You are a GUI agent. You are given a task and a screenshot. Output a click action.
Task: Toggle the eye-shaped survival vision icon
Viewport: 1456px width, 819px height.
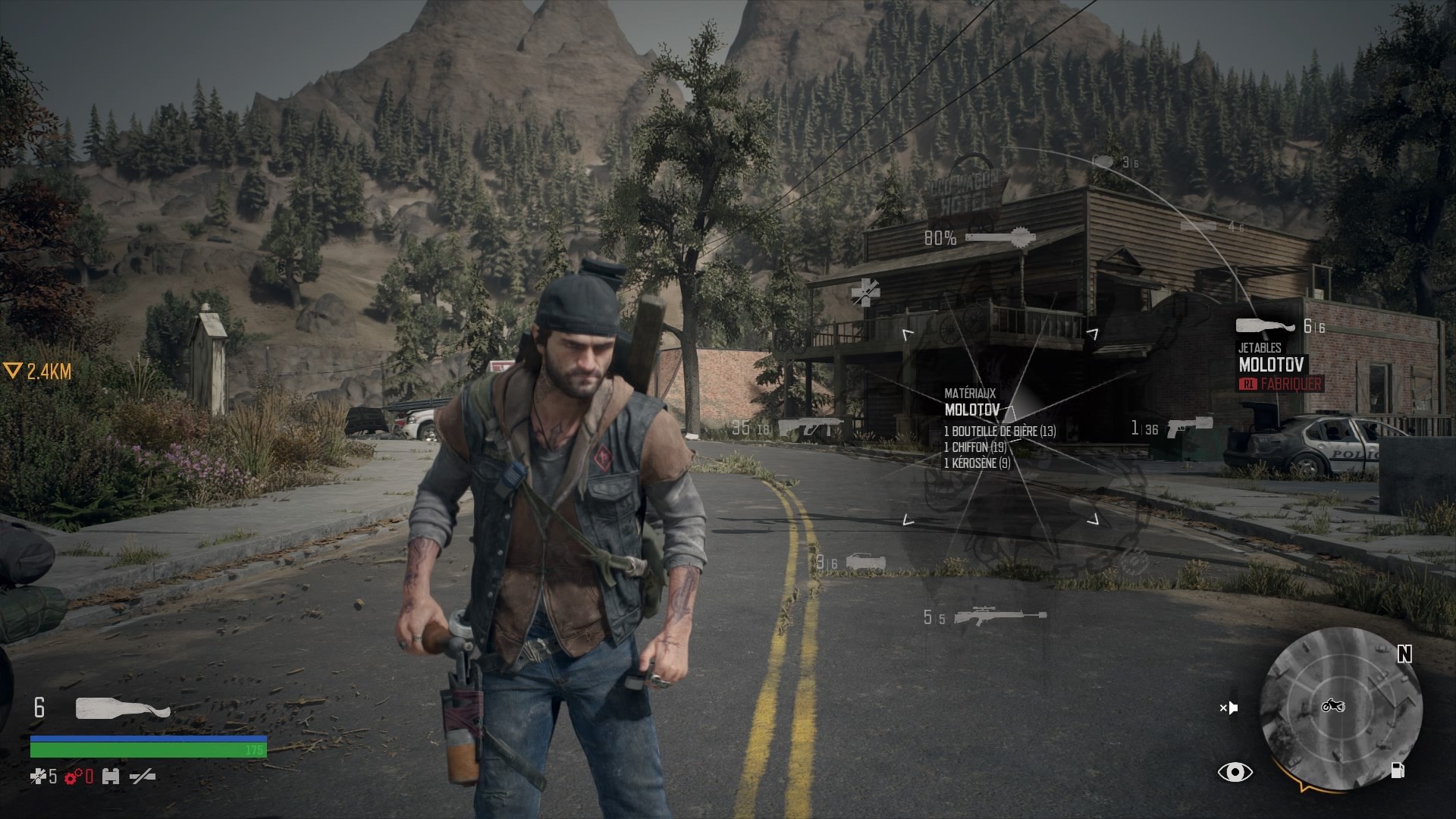click(1235, 772)
